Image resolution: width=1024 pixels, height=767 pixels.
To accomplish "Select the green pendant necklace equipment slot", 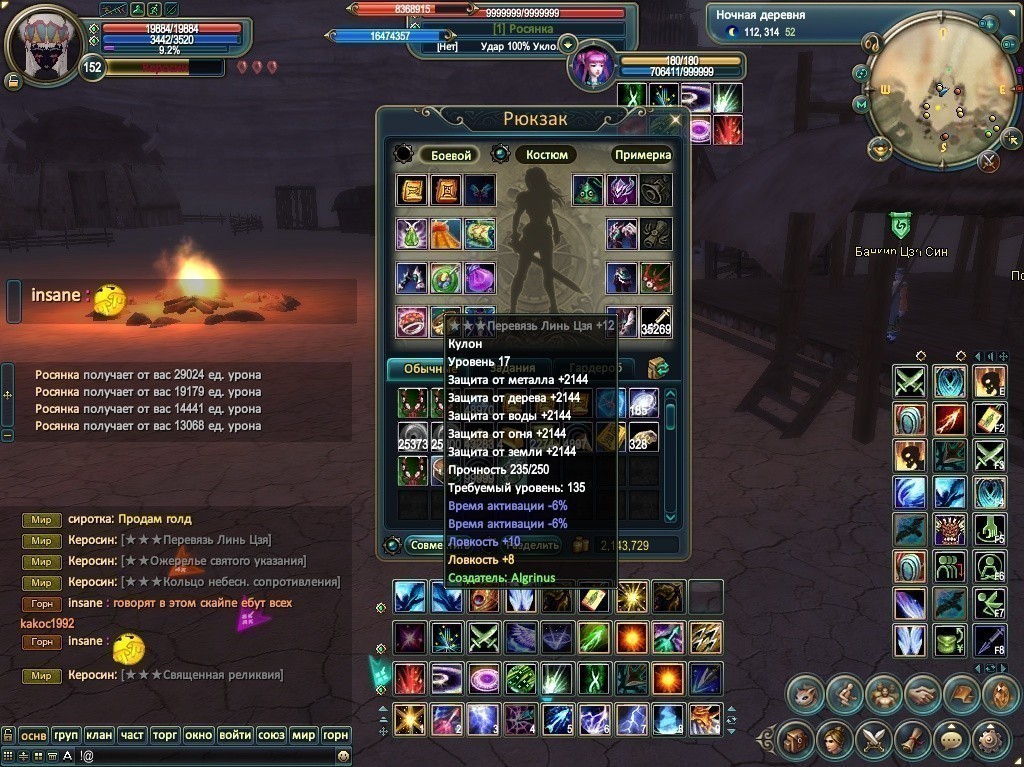I will coord(412,233).
